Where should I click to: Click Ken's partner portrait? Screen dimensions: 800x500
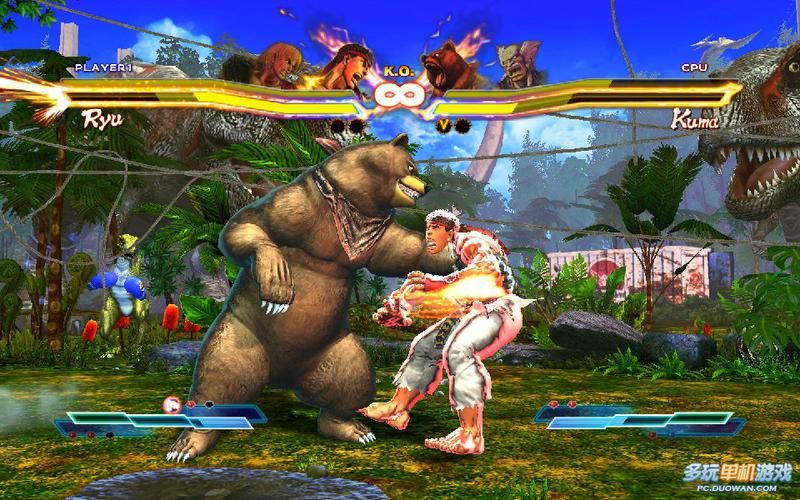267,66
